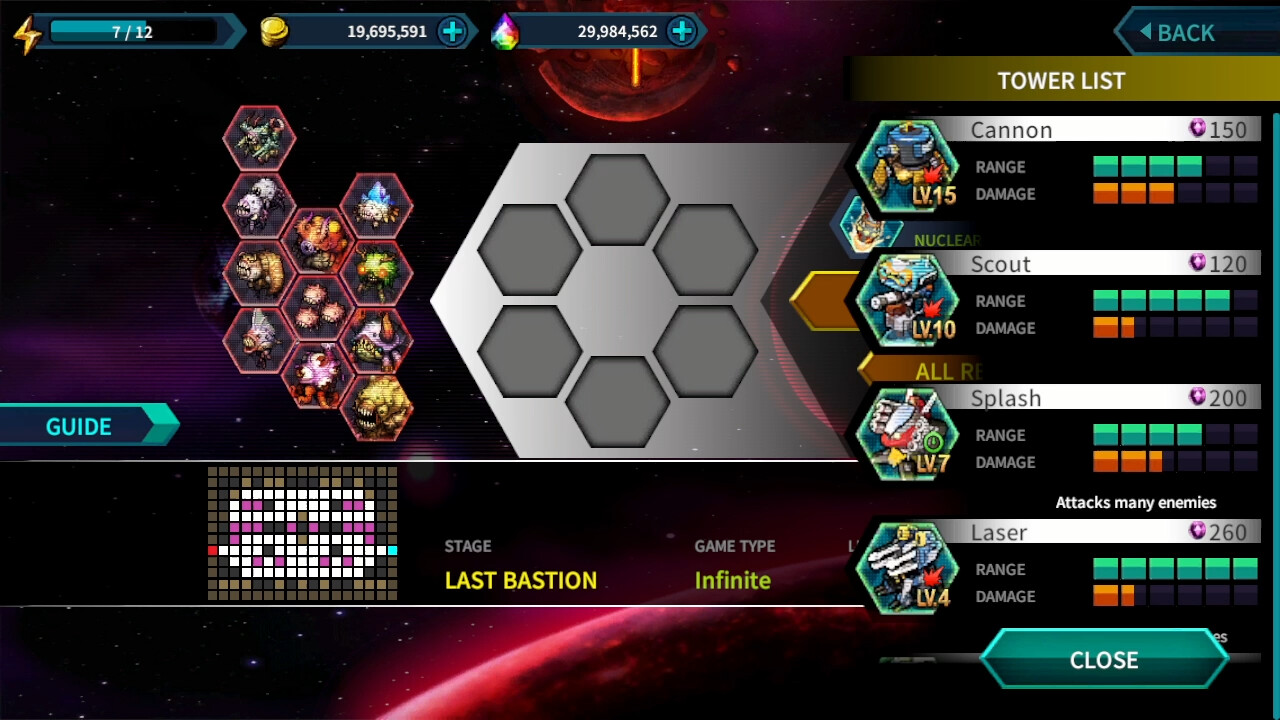Image resolution: width=1280 pixels, height=720 pixels.
Task: Switch to the TOWER LIST tab
Action: click(x=1062, y=80)
